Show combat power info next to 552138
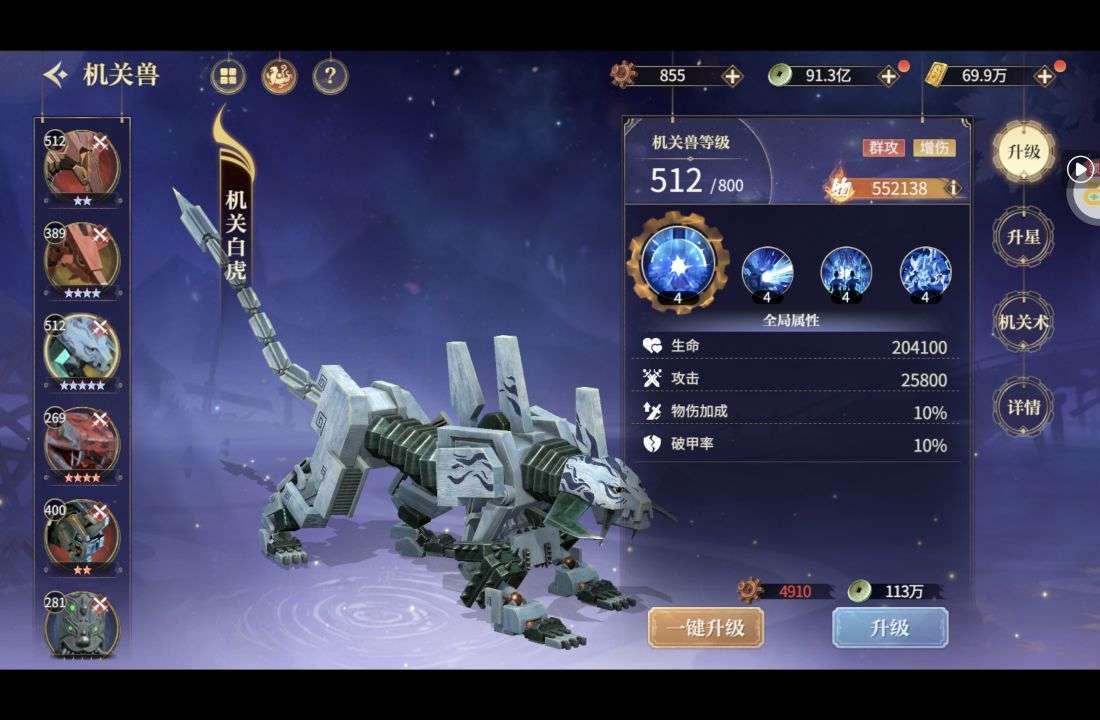This screenshot has width=1100, height=720. point(954,188)
